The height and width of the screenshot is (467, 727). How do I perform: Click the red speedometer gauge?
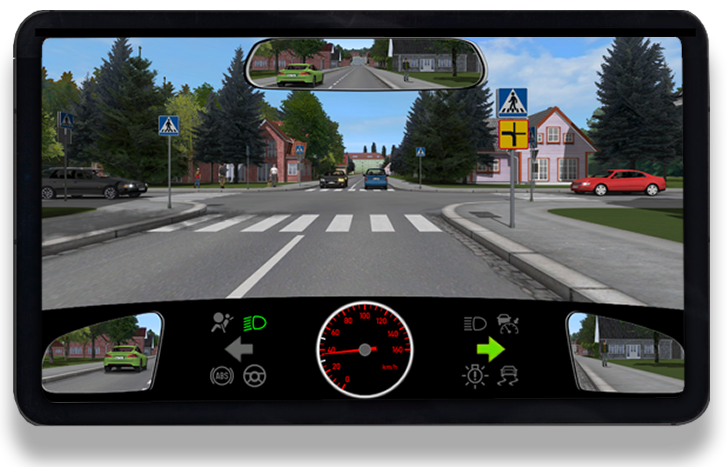point(364,350)
